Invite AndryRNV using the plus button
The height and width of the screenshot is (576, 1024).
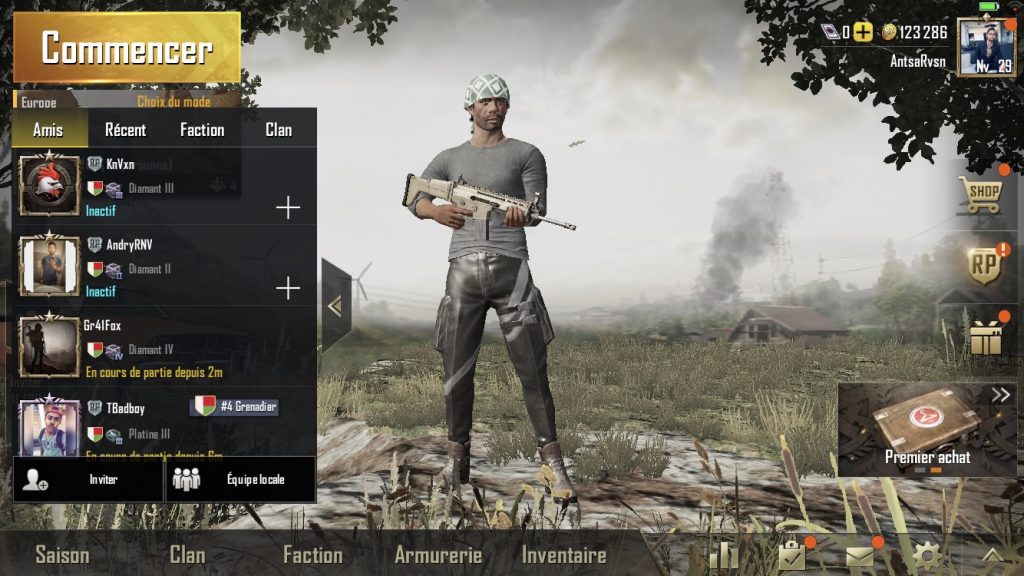coord(288,289)
